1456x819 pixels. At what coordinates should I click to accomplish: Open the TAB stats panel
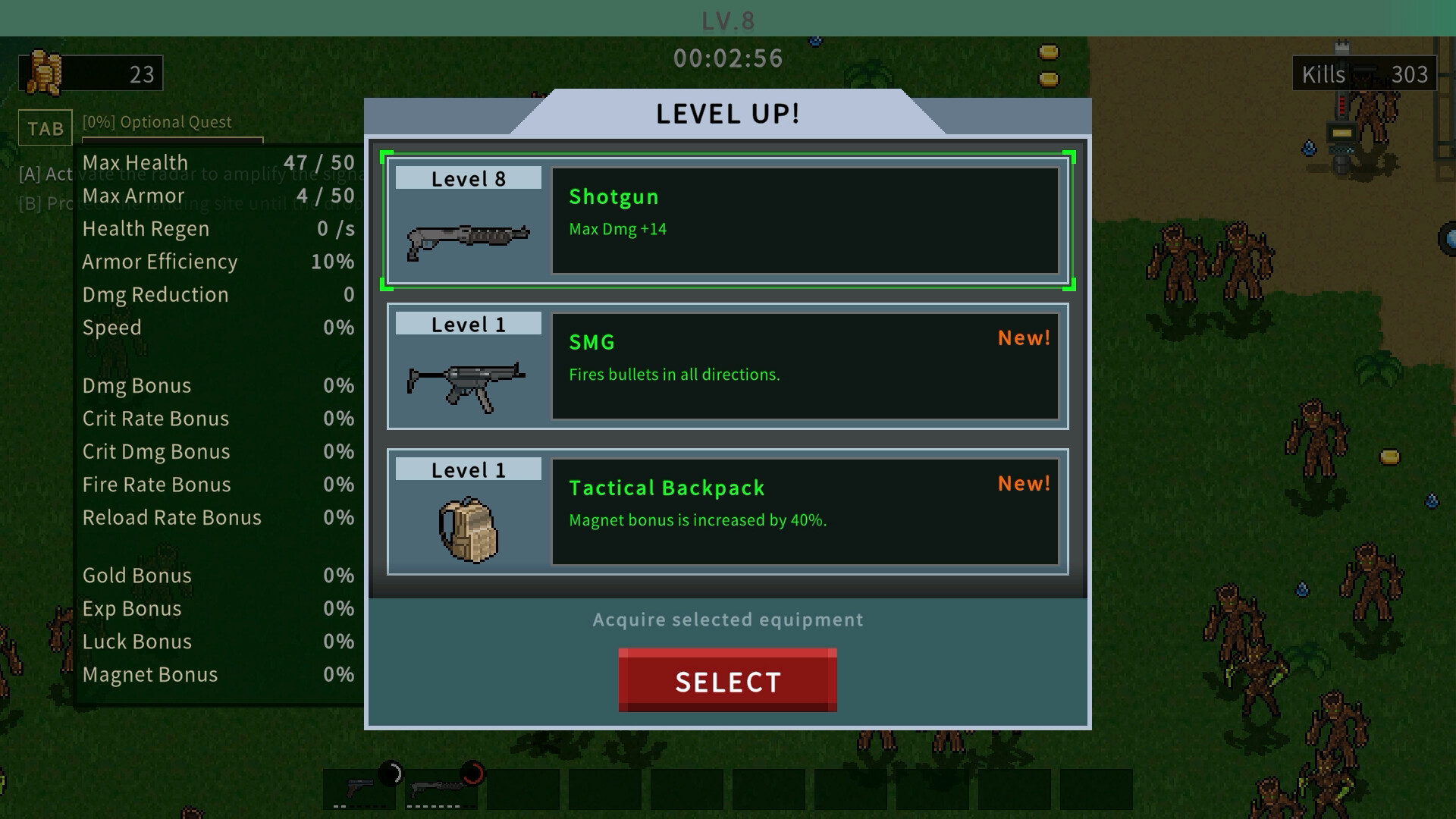coord(45,127)
